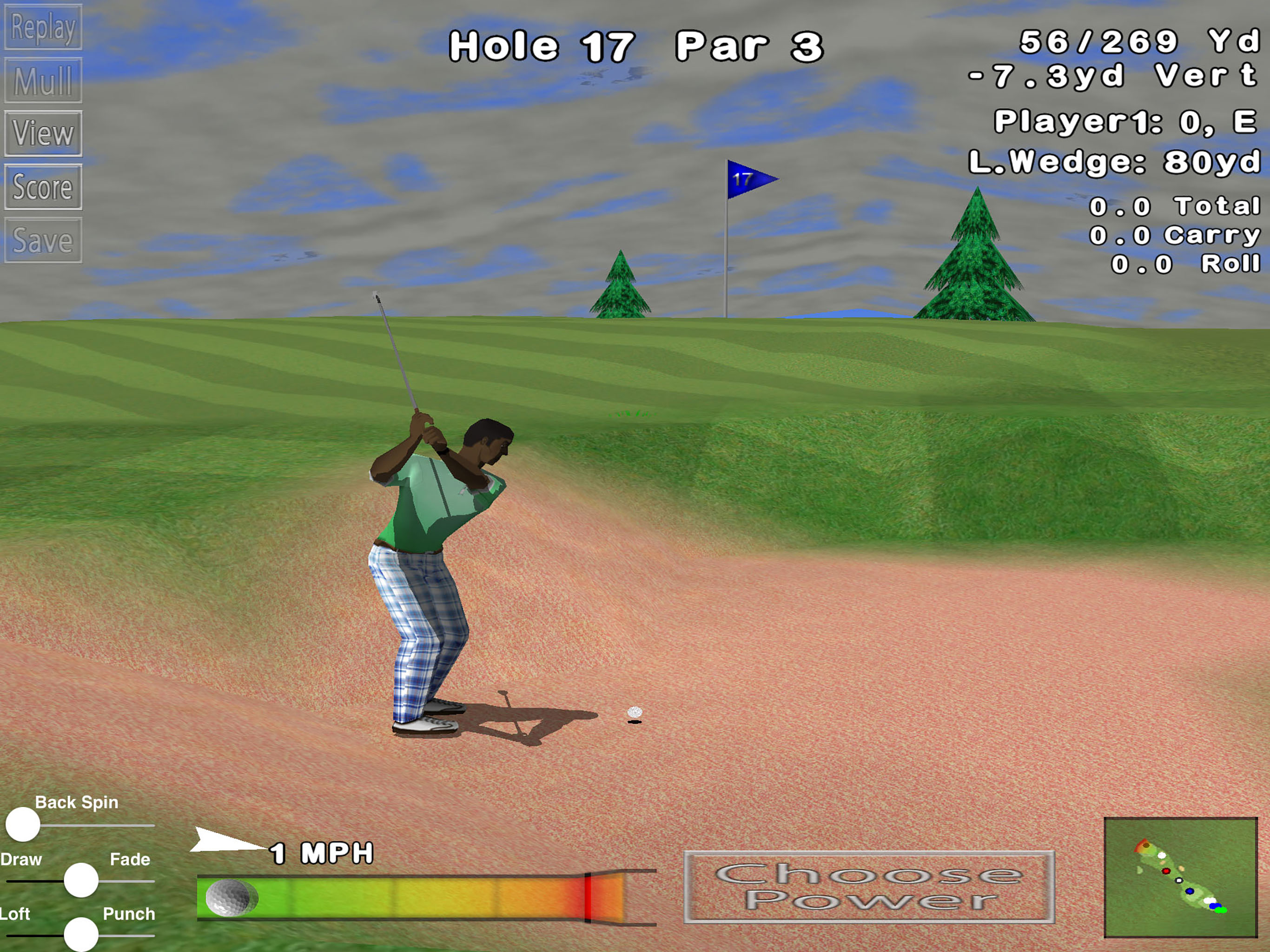Take a mulligan with Mull
1270x952 pixels.
43,80
